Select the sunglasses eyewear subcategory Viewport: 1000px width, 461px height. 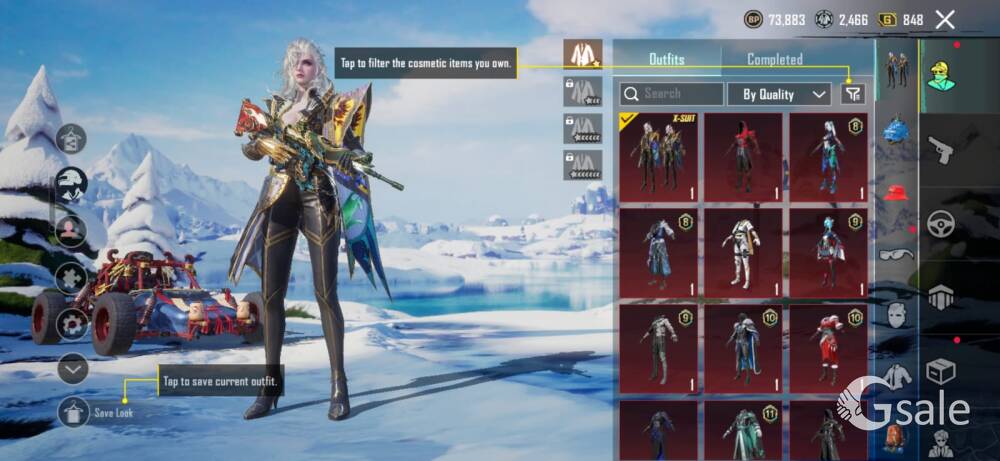pos(896,254)
